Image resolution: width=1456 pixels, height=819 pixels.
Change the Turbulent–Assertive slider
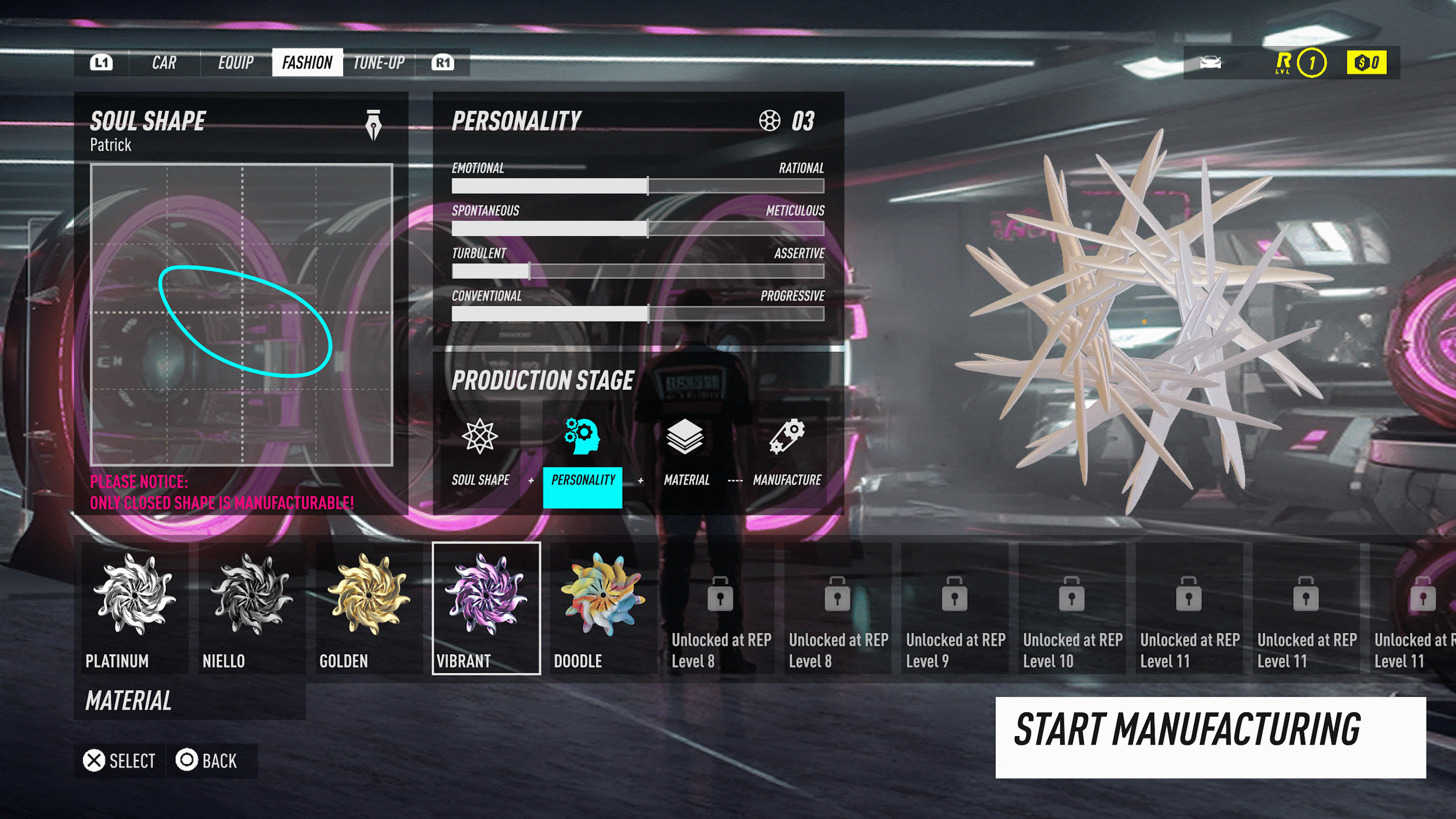tap(530, 271)
